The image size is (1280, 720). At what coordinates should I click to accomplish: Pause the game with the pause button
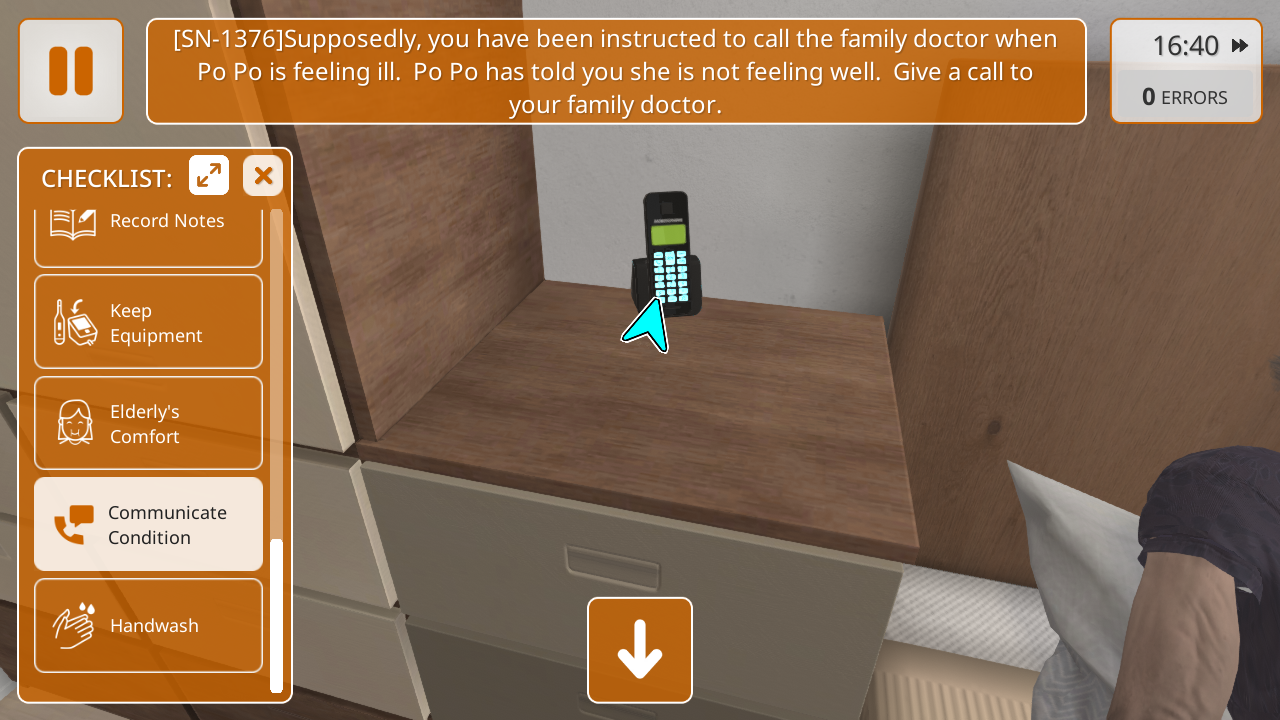[x=70, y=71]
